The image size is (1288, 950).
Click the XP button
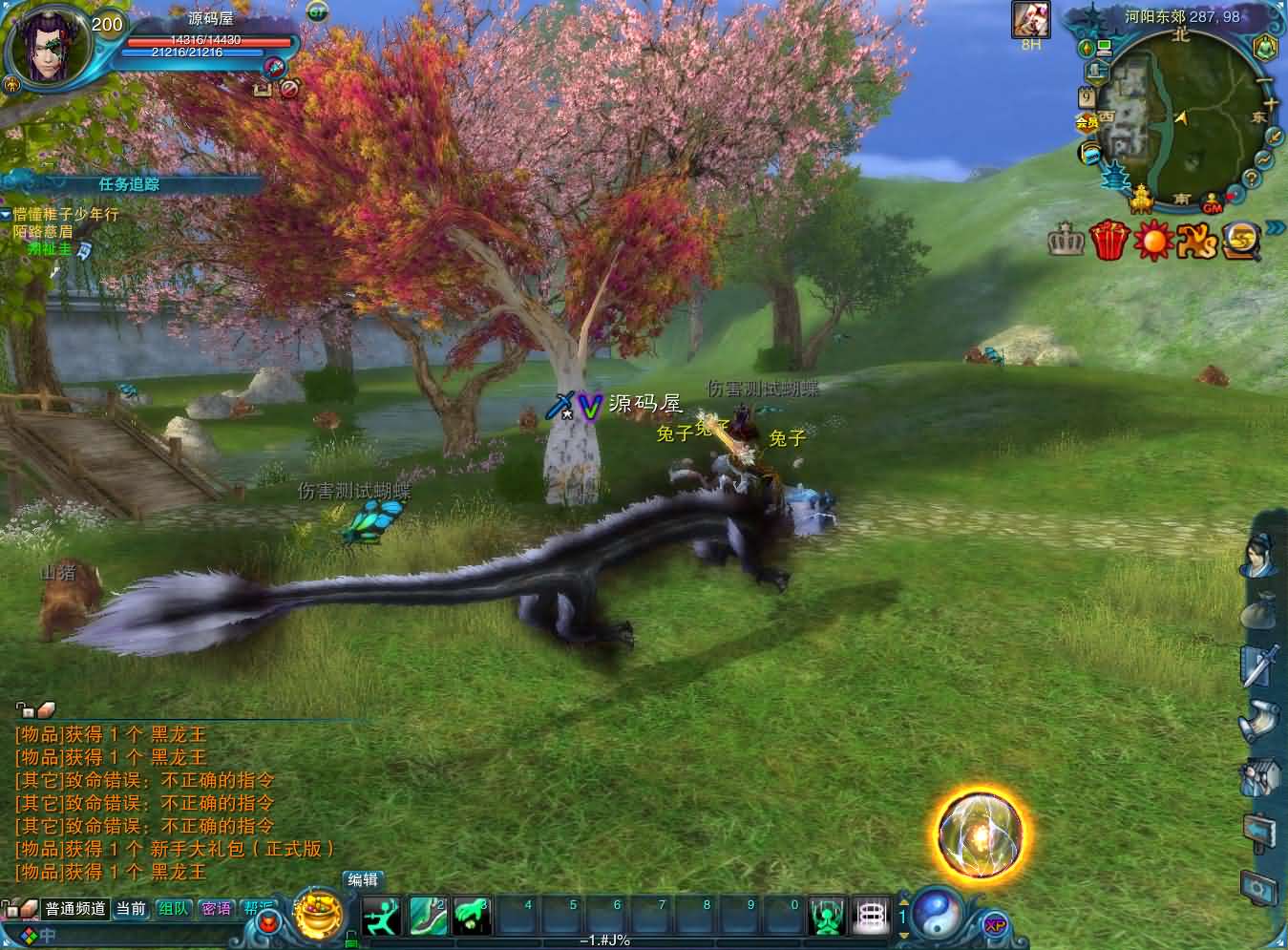click(x=995, y=924)
